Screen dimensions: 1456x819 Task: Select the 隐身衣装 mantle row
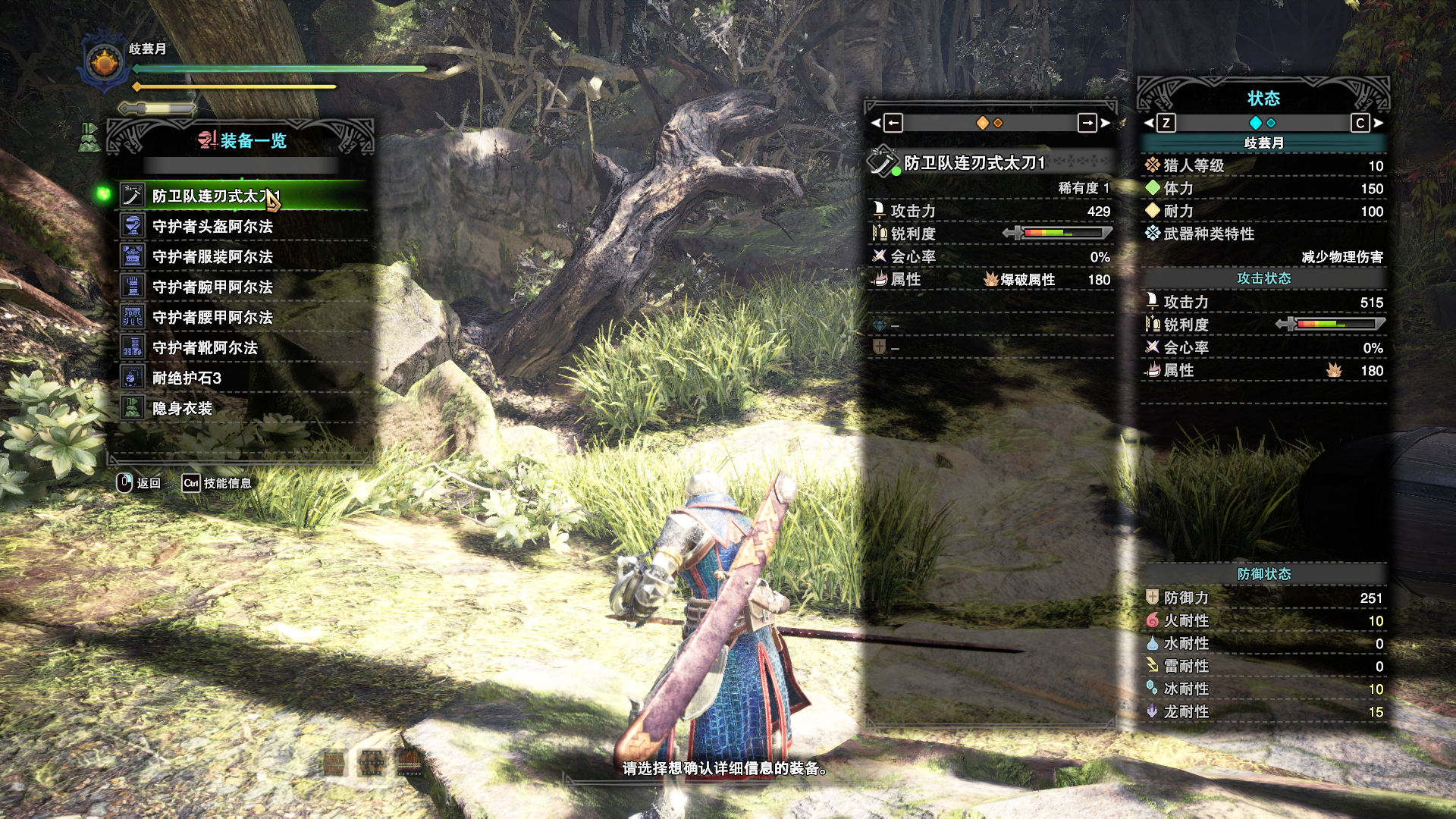(182, 409)
